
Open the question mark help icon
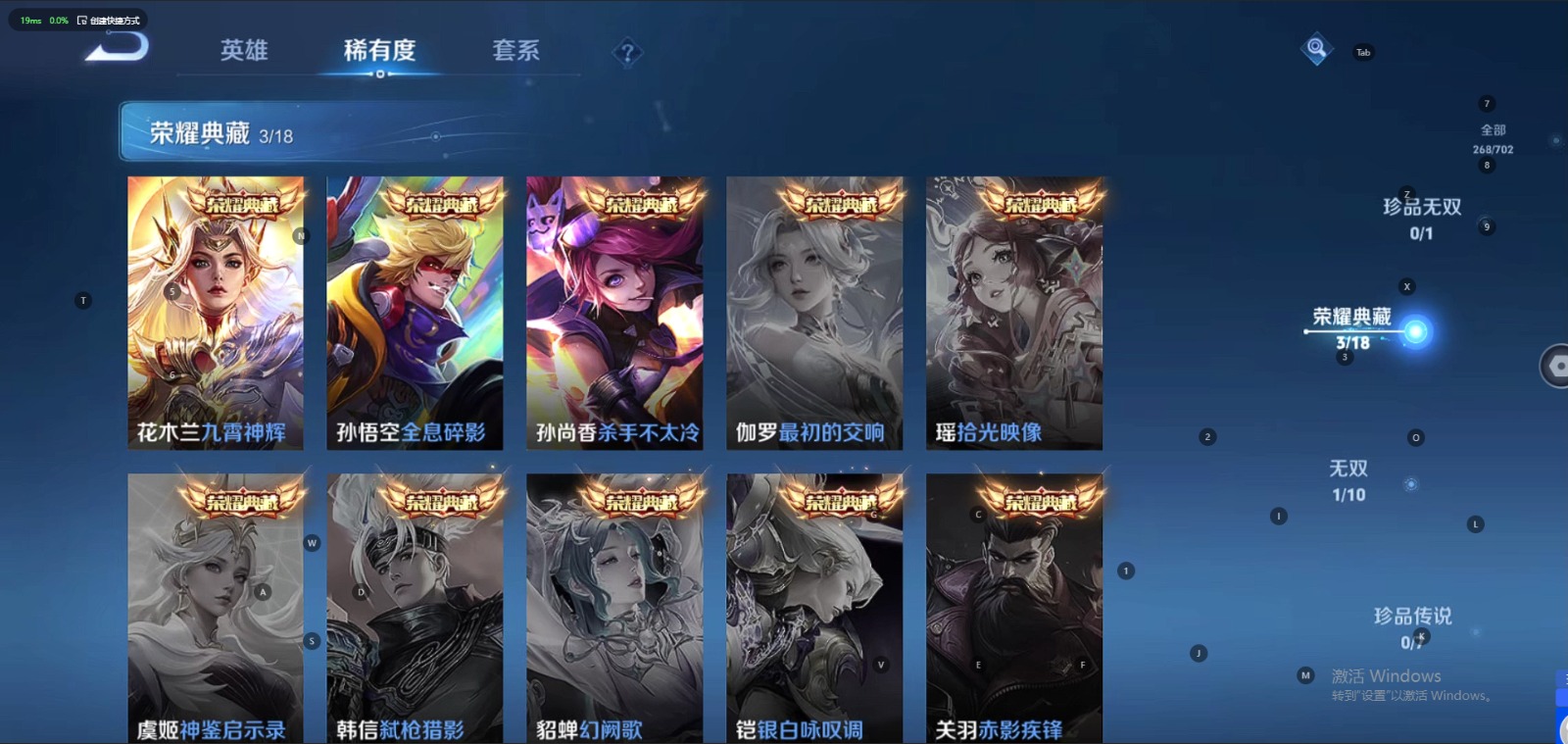pyautogui.click(x=627, y=53)
